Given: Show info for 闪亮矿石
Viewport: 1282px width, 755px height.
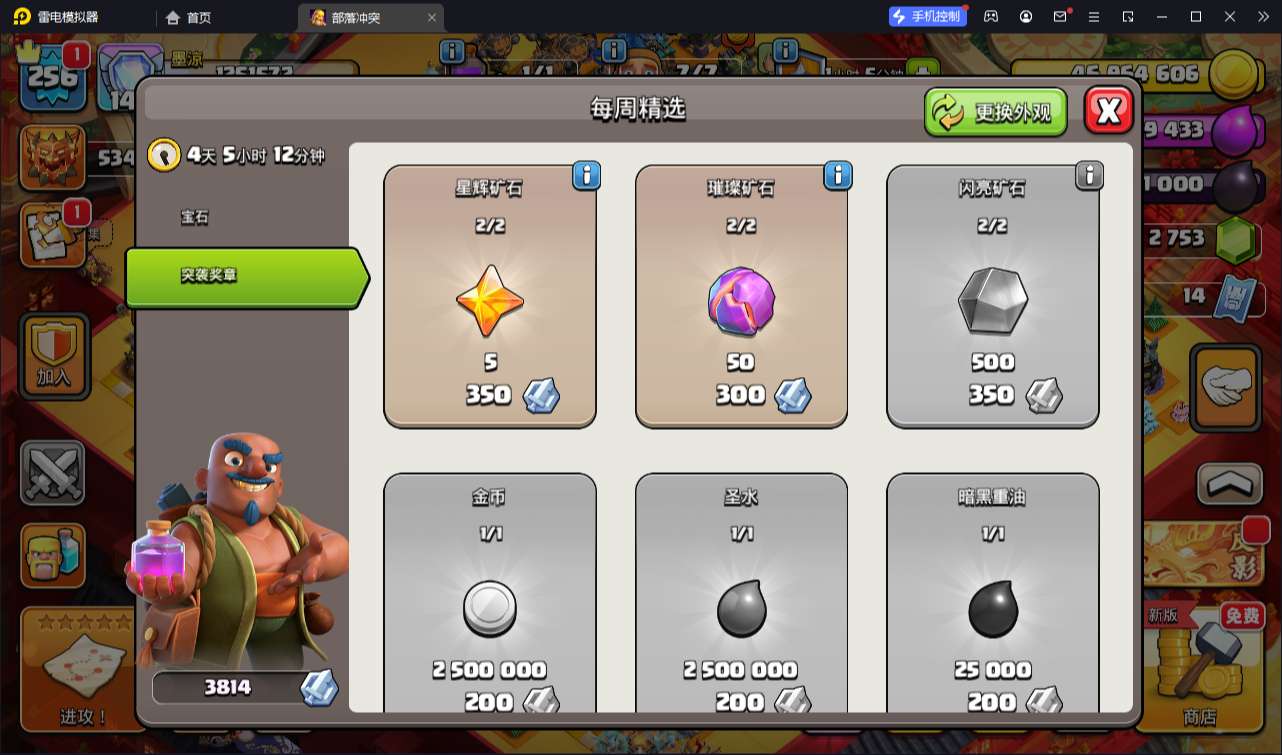Looking at the screenshot, I should [x=1088, y=176].
